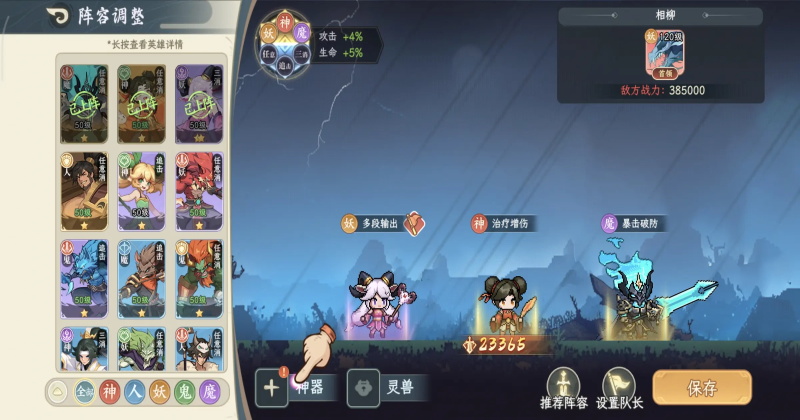The width and height of the screenshot is (800, 420).
Task: Go back from the 阵容调整 screen
Action: tap(26, 17)
